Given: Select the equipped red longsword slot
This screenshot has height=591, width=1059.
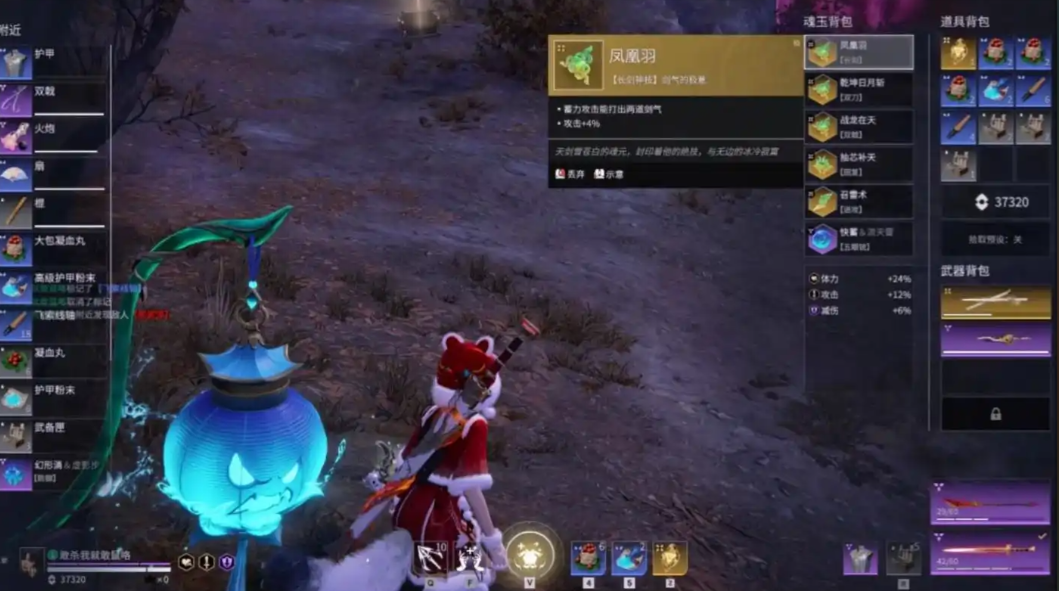Looking at the screenshot, I should [x=990, y=553].
